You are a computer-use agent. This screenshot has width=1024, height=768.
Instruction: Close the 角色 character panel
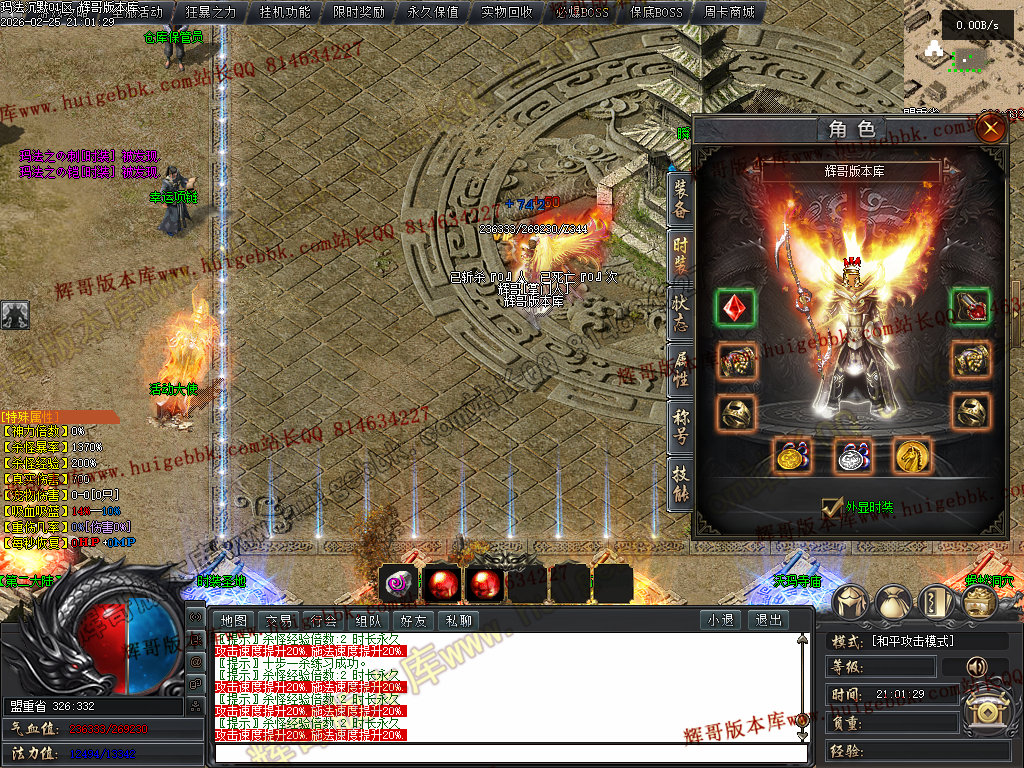click(x=990, y=128)
